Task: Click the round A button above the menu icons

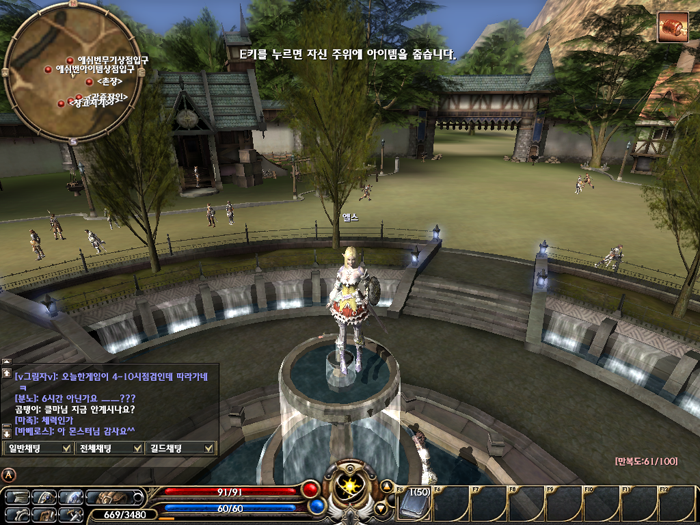Action: (9, 474)
